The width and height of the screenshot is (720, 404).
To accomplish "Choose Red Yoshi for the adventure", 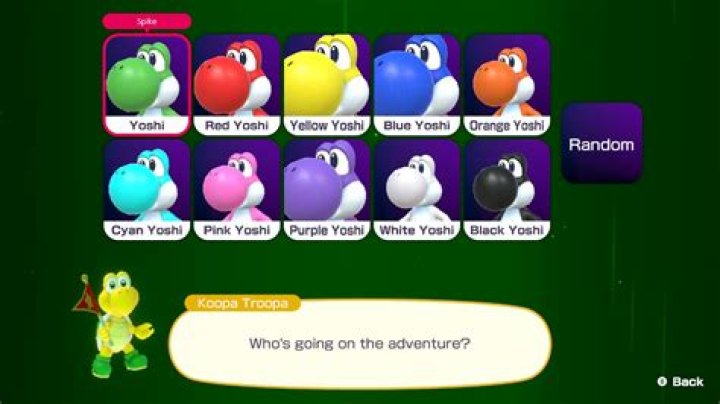I will click(237, 85).
